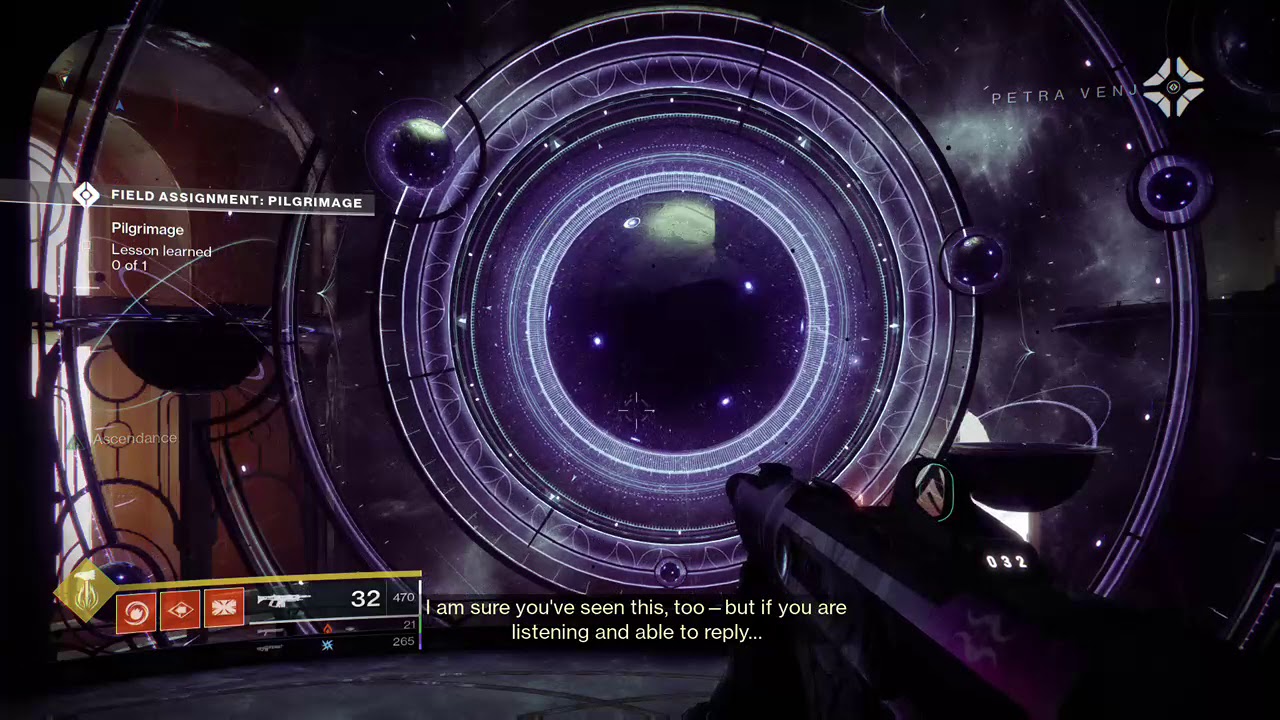
Task: Activate the golden hammer super icon
Action: pyautogui.click(x=87, y=592)
